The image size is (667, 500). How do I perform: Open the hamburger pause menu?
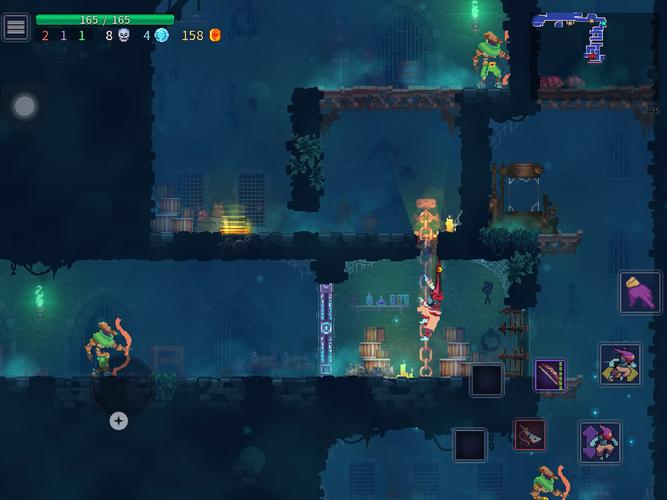16,27
